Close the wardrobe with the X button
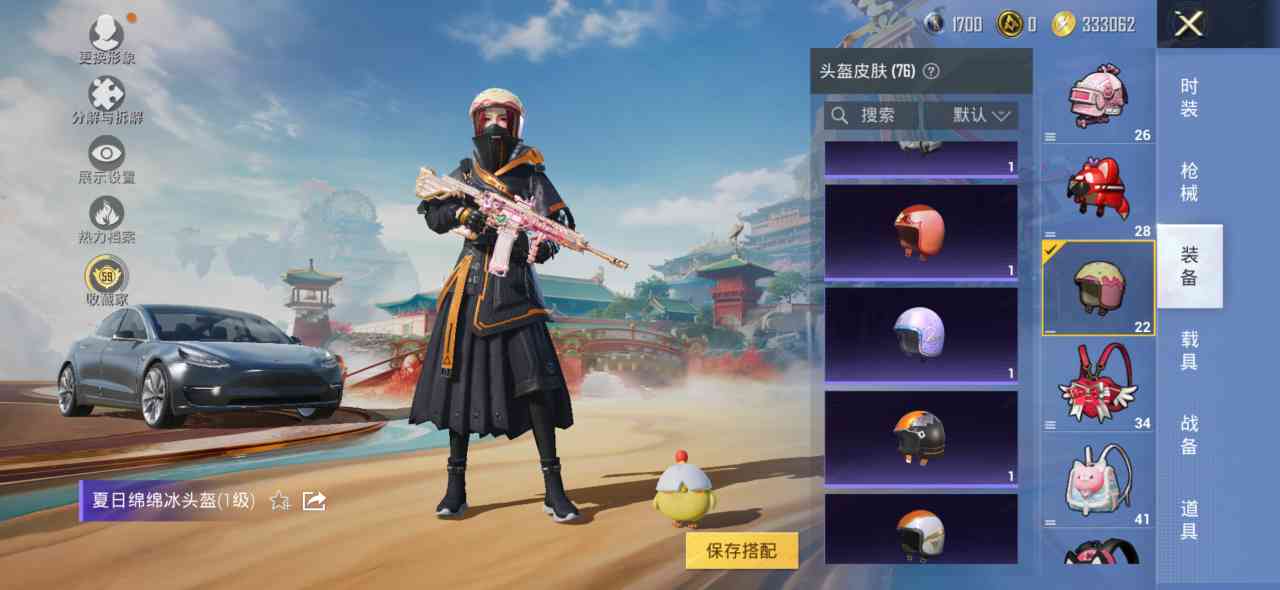 1188,24
